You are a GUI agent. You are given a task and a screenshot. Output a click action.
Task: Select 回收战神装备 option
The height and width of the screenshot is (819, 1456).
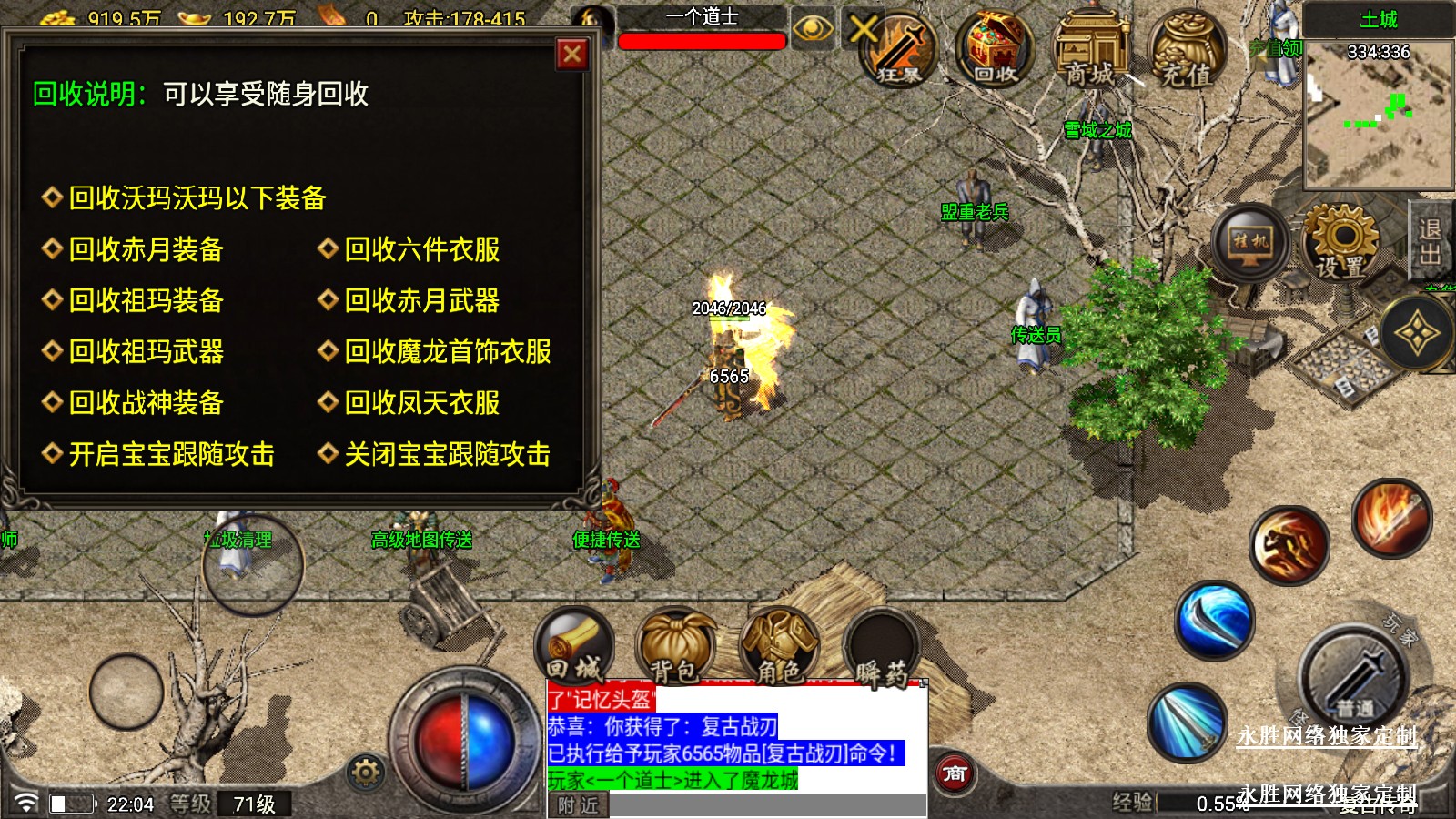click(x=146, y=402)
